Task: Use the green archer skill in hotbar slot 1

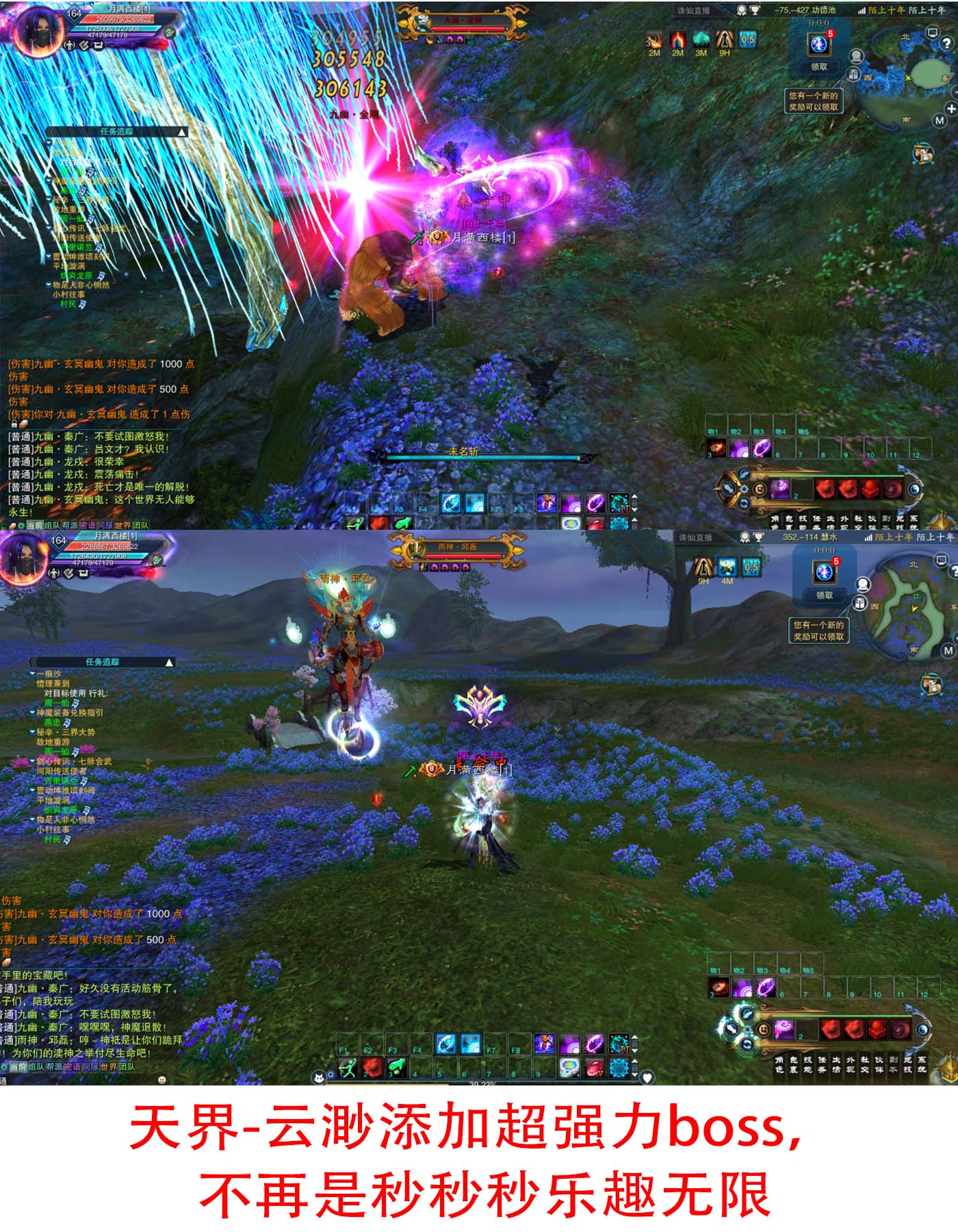Action: (x=348, y=1067)
